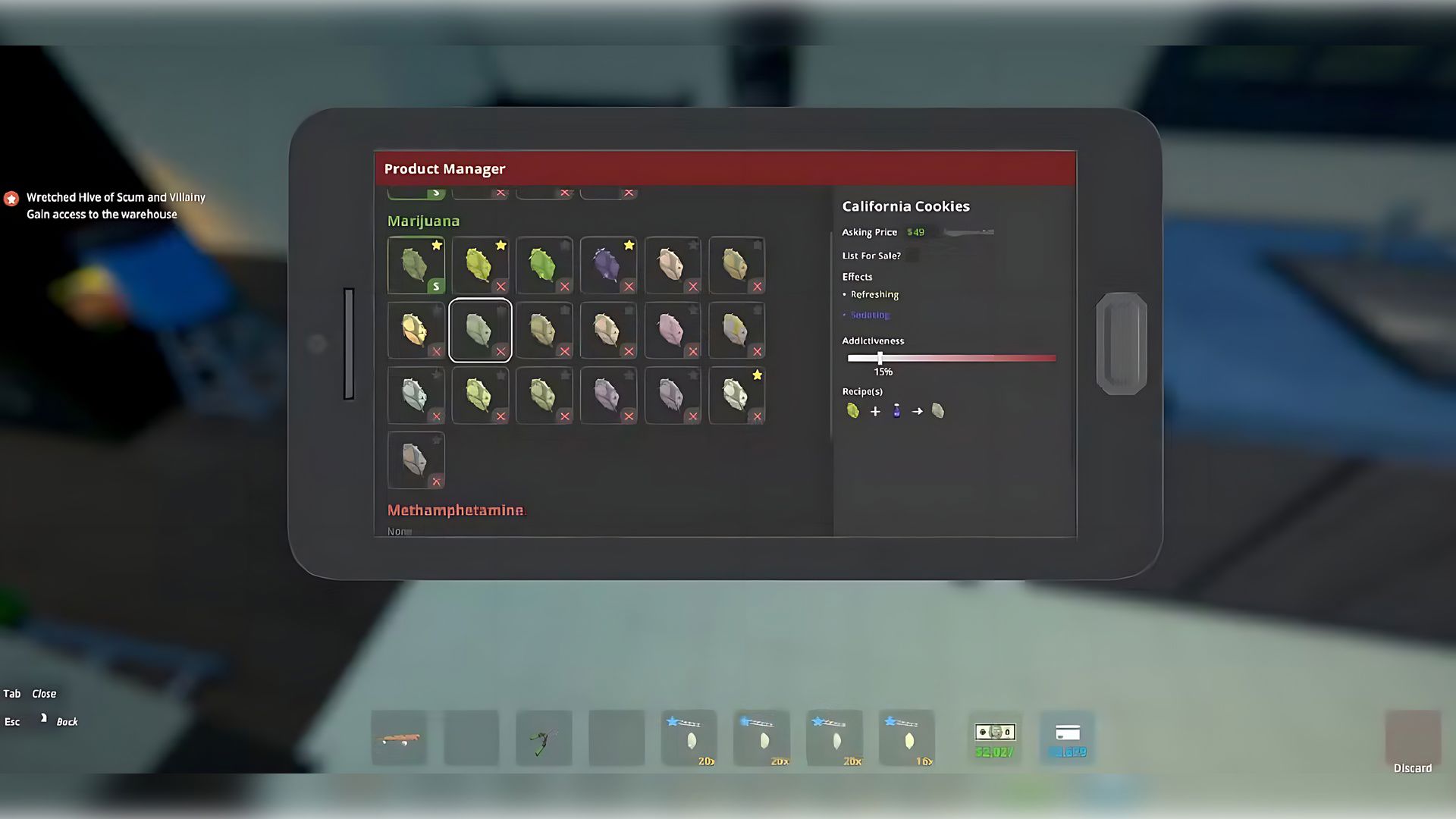The image size is (1456, 819).
Task: Select the purple starred marijuana product
Action: pyautogui.click(x=608, y=265)
